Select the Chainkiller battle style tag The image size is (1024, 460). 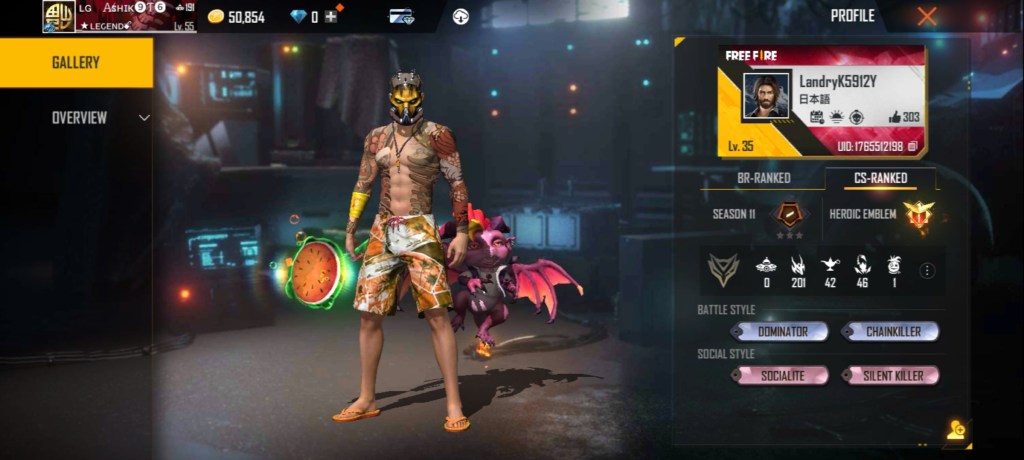point(889,331)
